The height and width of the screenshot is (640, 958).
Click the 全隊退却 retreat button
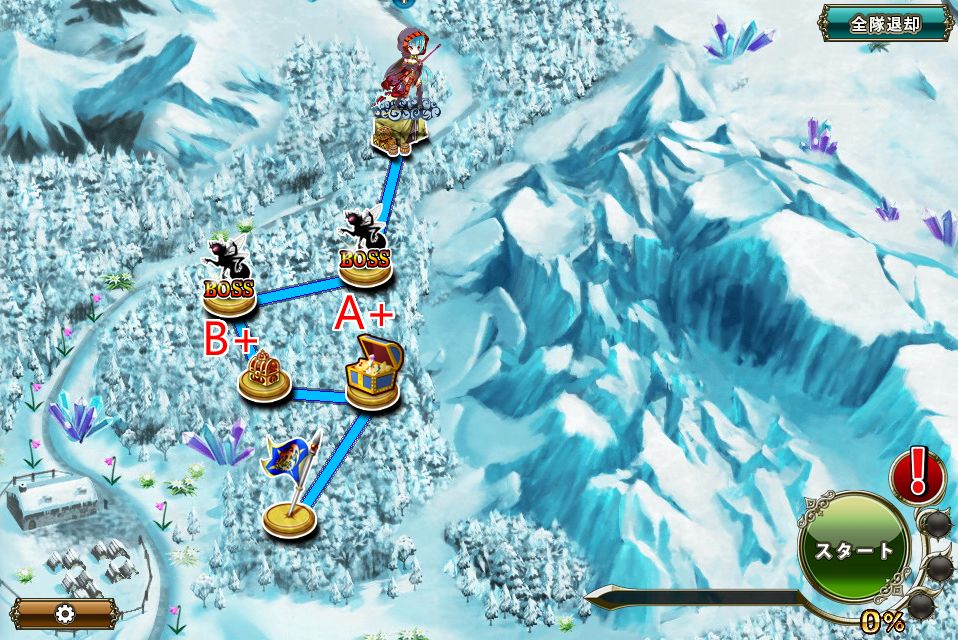pyautogui.click(x=885, y=23)
